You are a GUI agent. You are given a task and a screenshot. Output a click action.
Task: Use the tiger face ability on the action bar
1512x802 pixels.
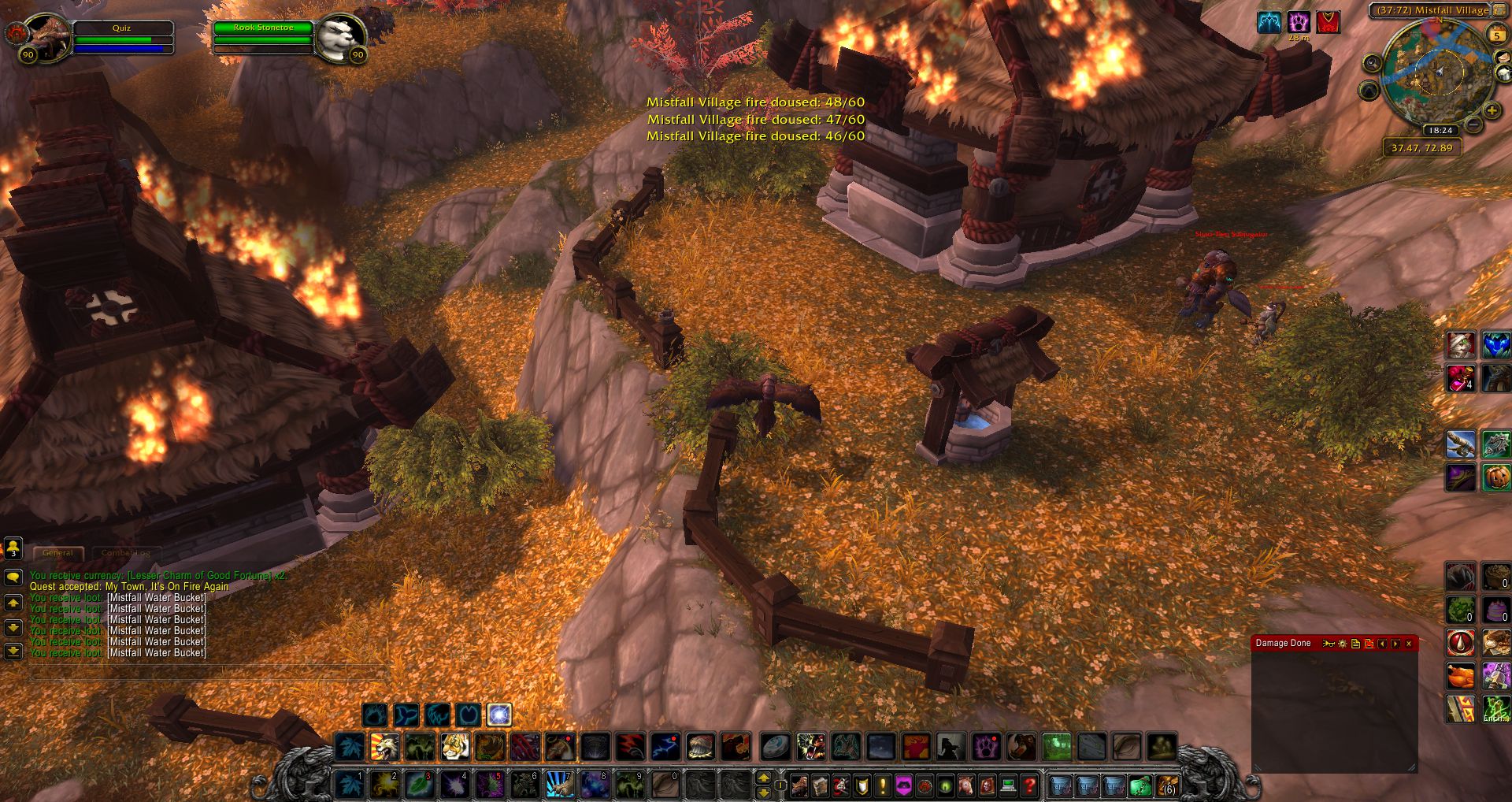pos(455,746)
